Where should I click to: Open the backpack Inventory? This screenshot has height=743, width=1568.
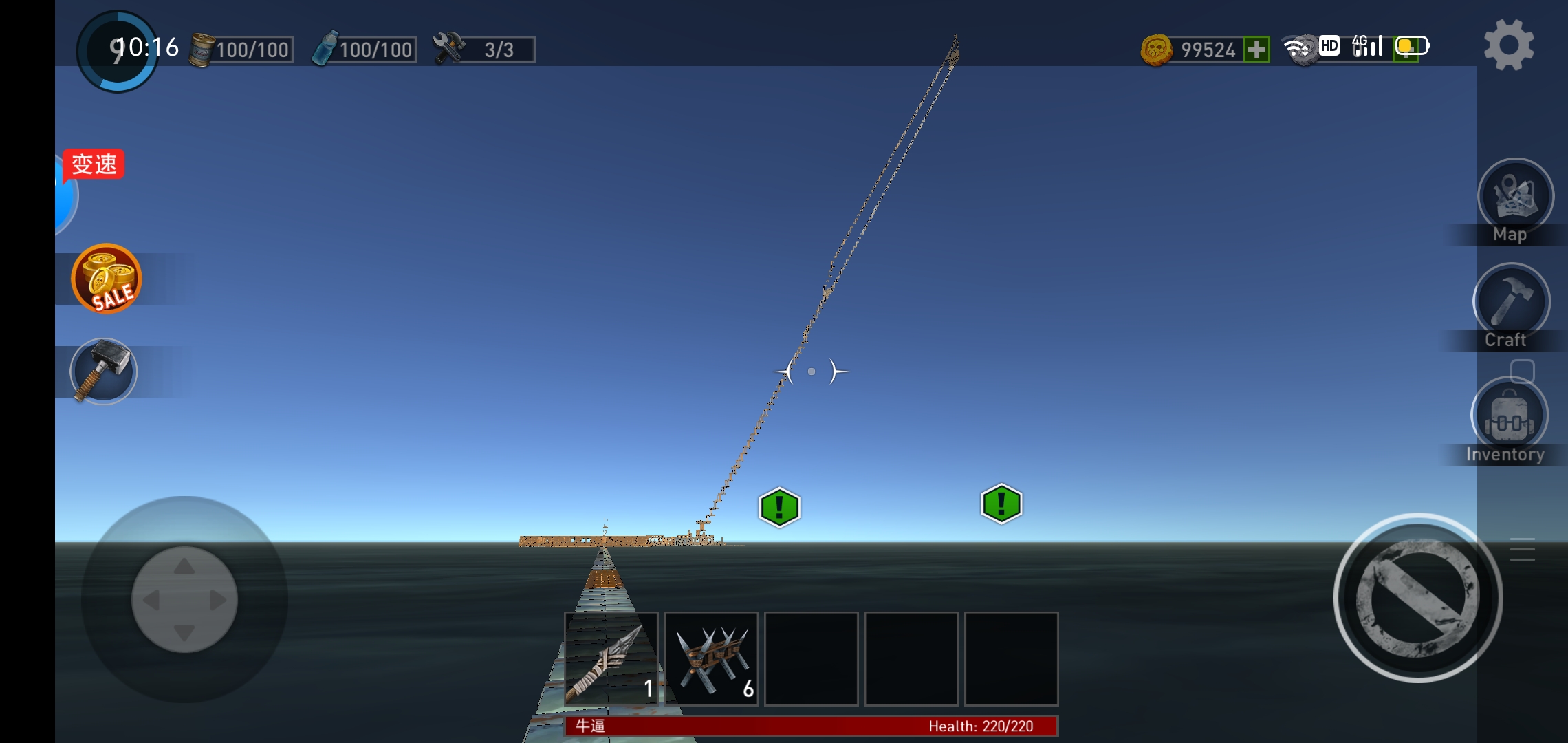tap(1509, 417)
